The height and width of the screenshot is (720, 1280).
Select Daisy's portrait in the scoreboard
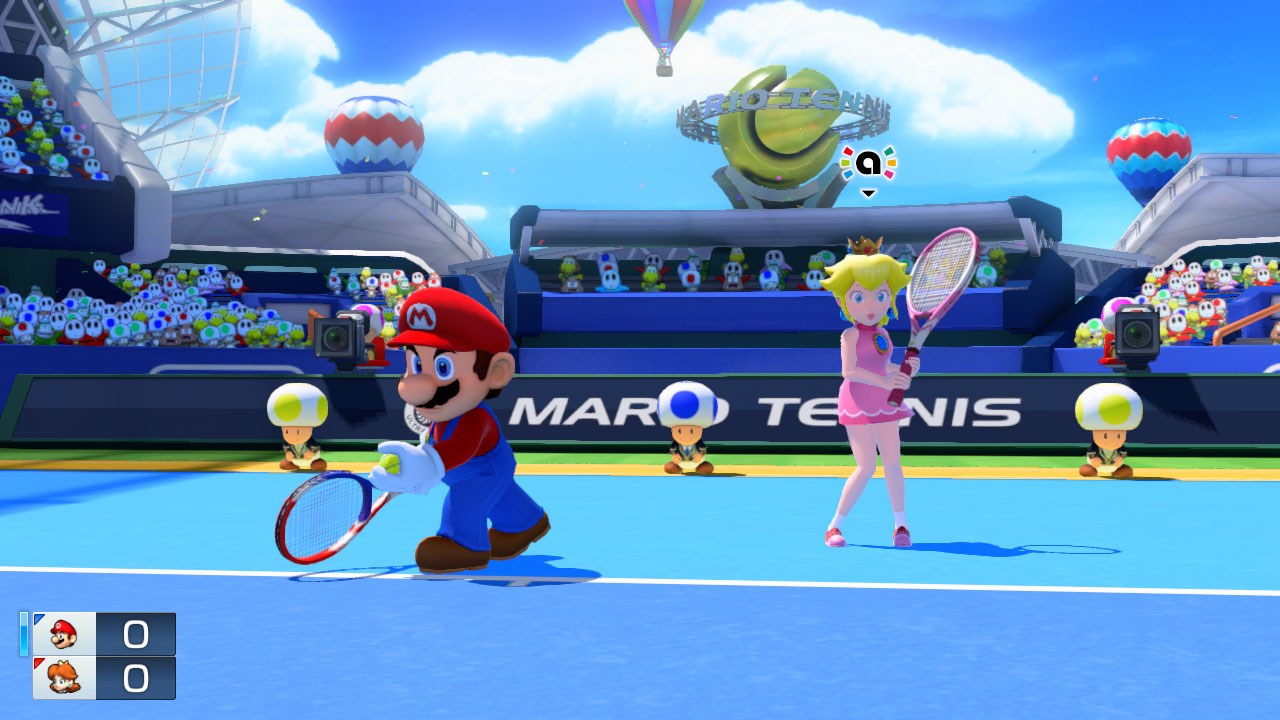pos(64,678)
